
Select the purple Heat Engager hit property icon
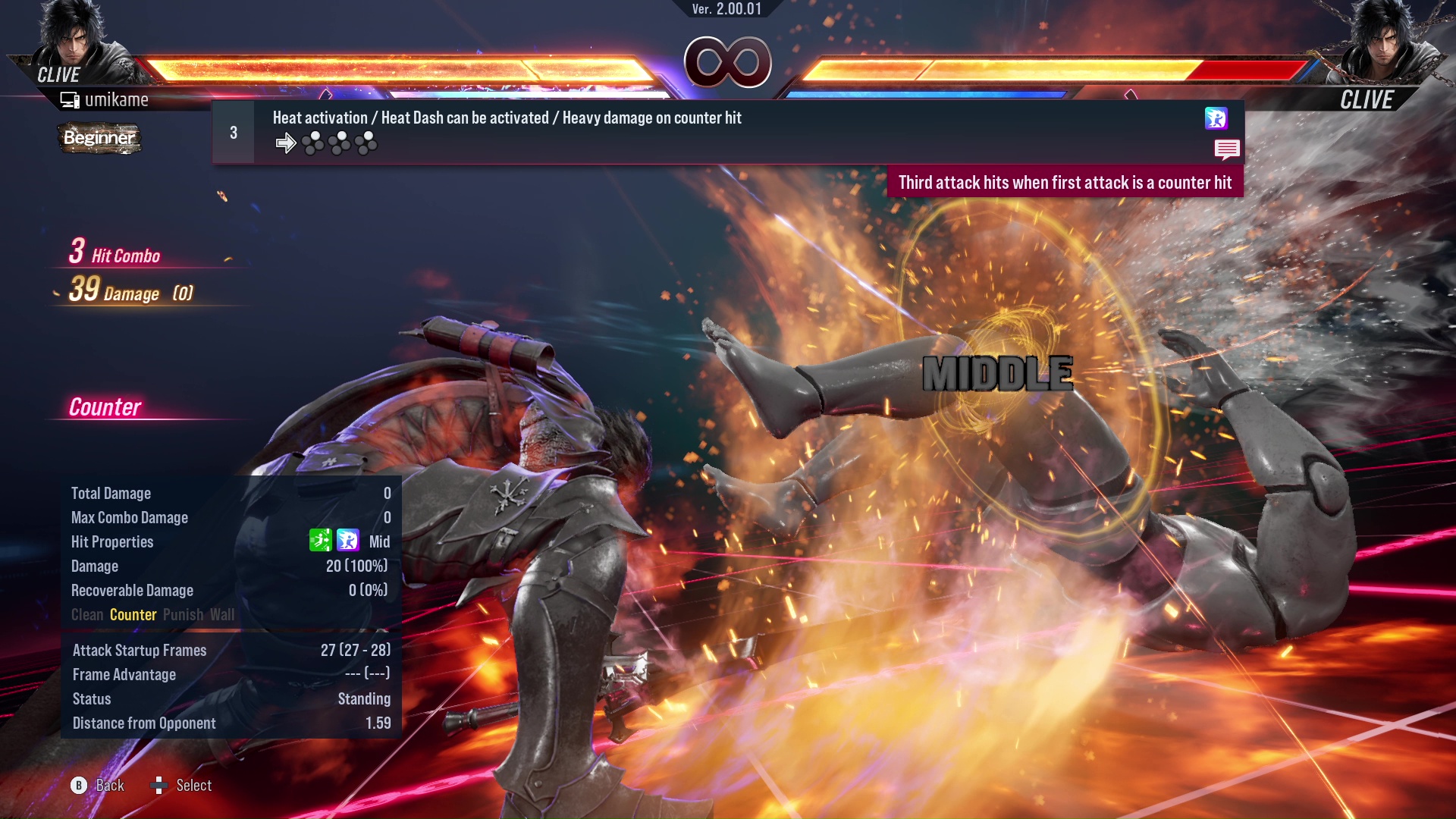[347, 541]
